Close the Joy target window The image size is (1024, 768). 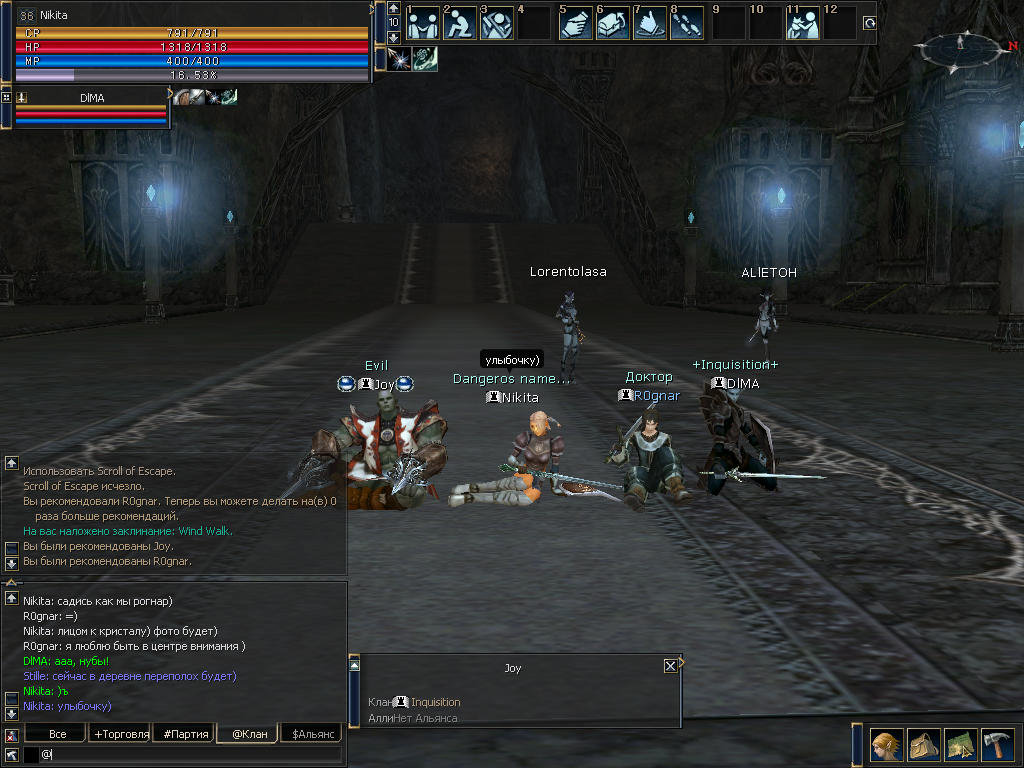click(x=670, y=666)
